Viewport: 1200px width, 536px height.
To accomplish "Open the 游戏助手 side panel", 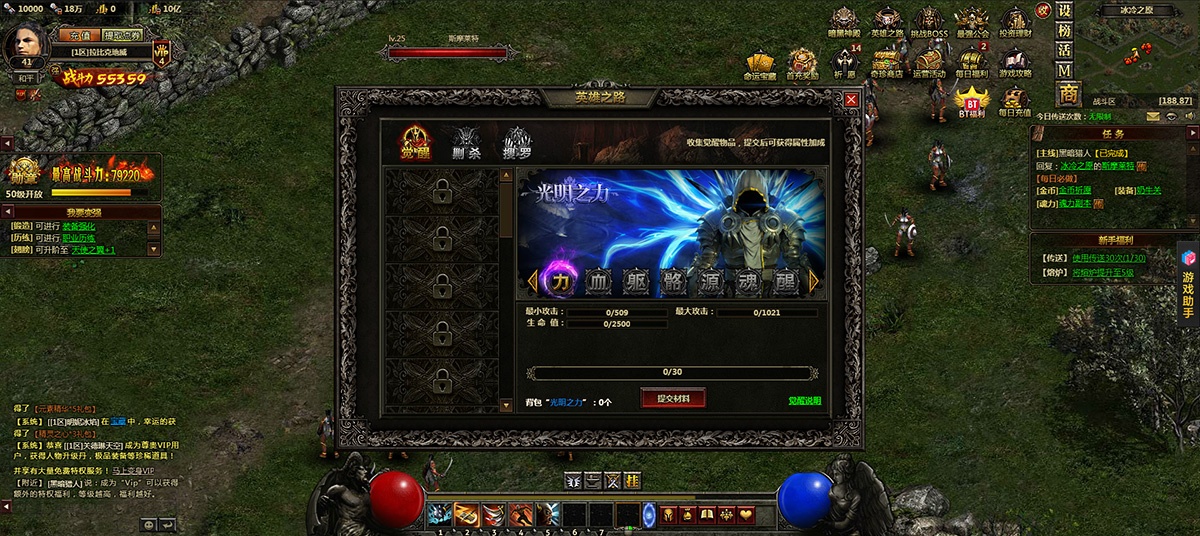I will pyautogui.click(x=1188, y=285).
